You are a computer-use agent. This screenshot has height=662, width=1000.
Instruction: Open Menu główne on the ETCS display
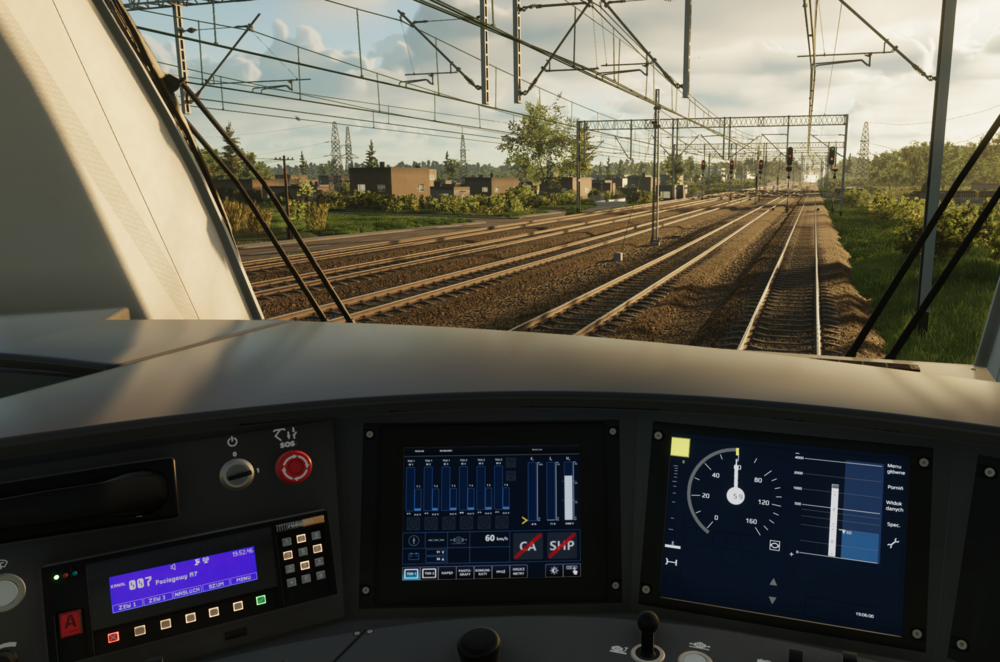(x=894, y=469)
